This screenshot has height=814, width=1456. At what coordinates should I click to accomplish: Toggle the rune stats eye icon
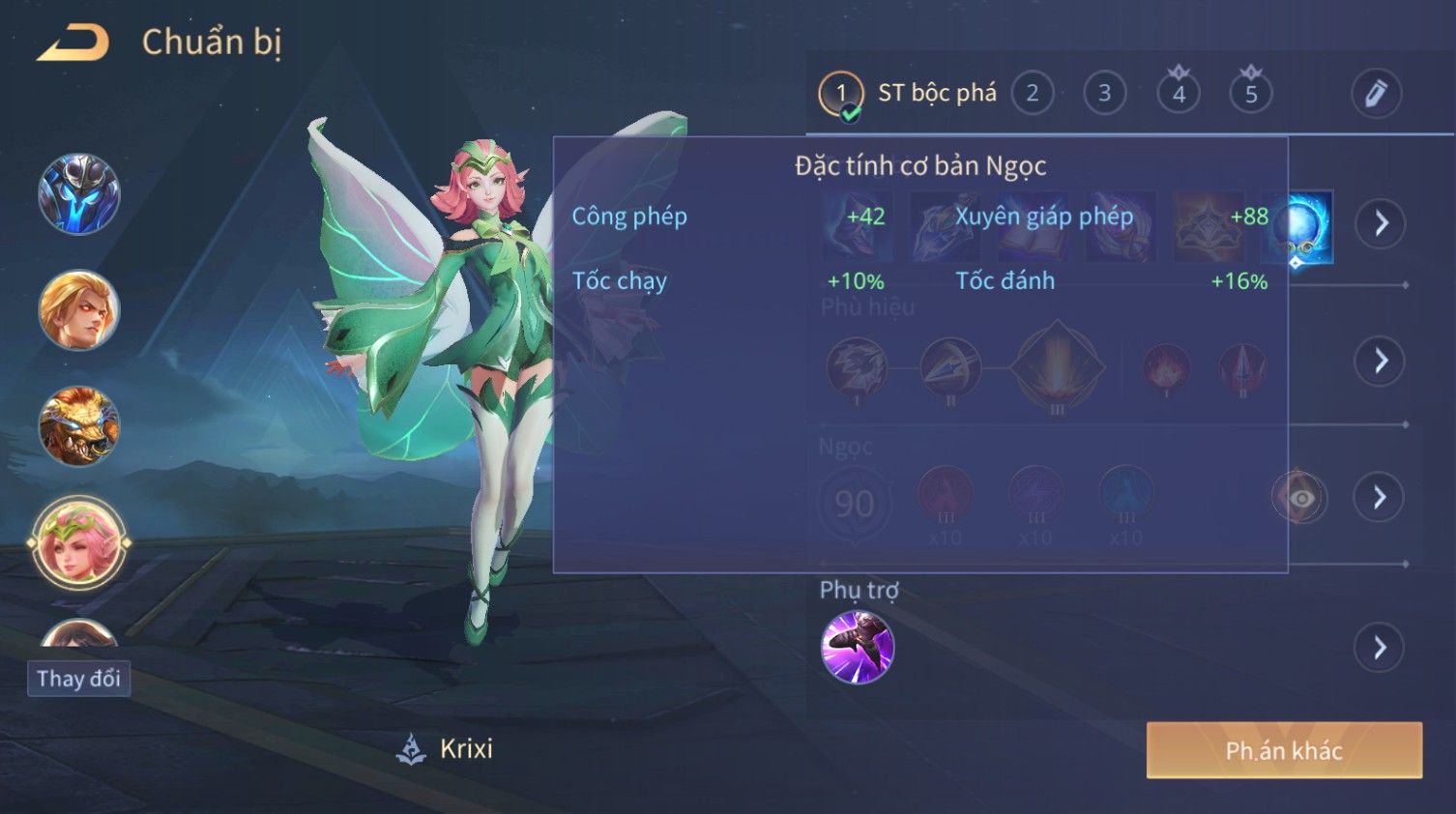pos(1300,498)
